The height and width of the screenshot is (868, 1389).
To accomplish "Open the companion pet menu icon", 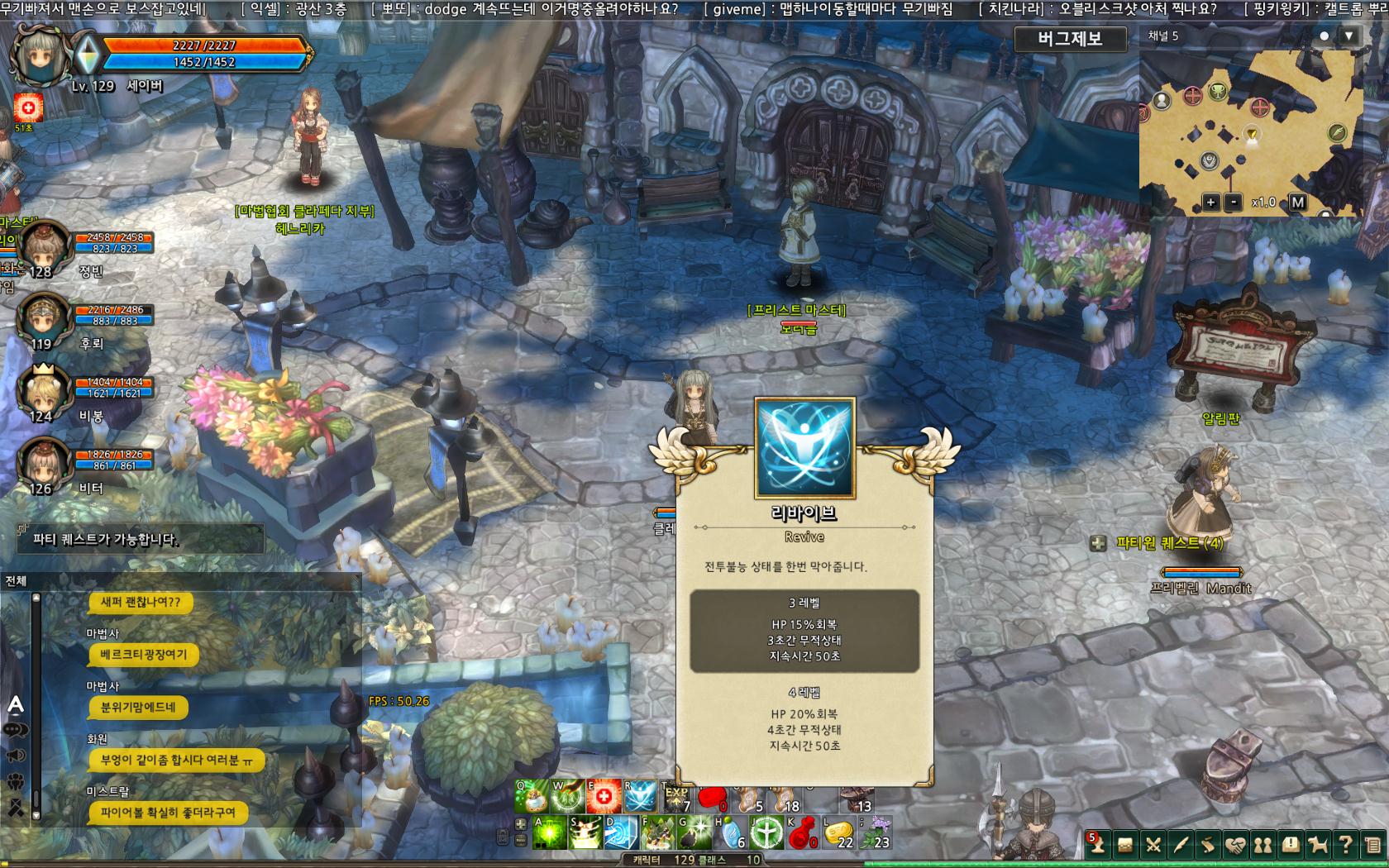I will coord(1318,845).
